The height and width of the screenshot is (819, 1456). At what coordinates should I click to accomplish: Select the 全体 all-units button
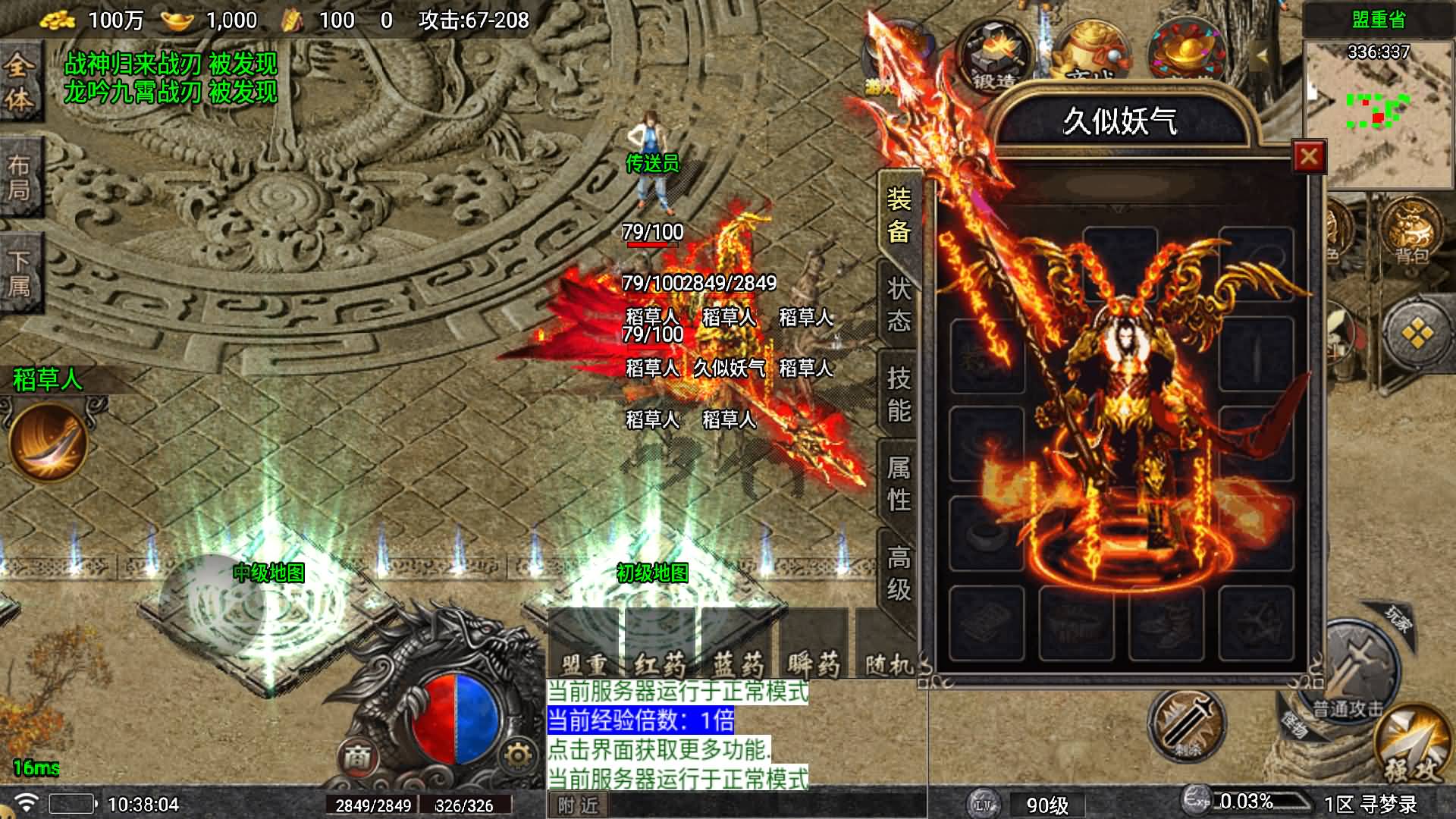(x=20, y=82)
